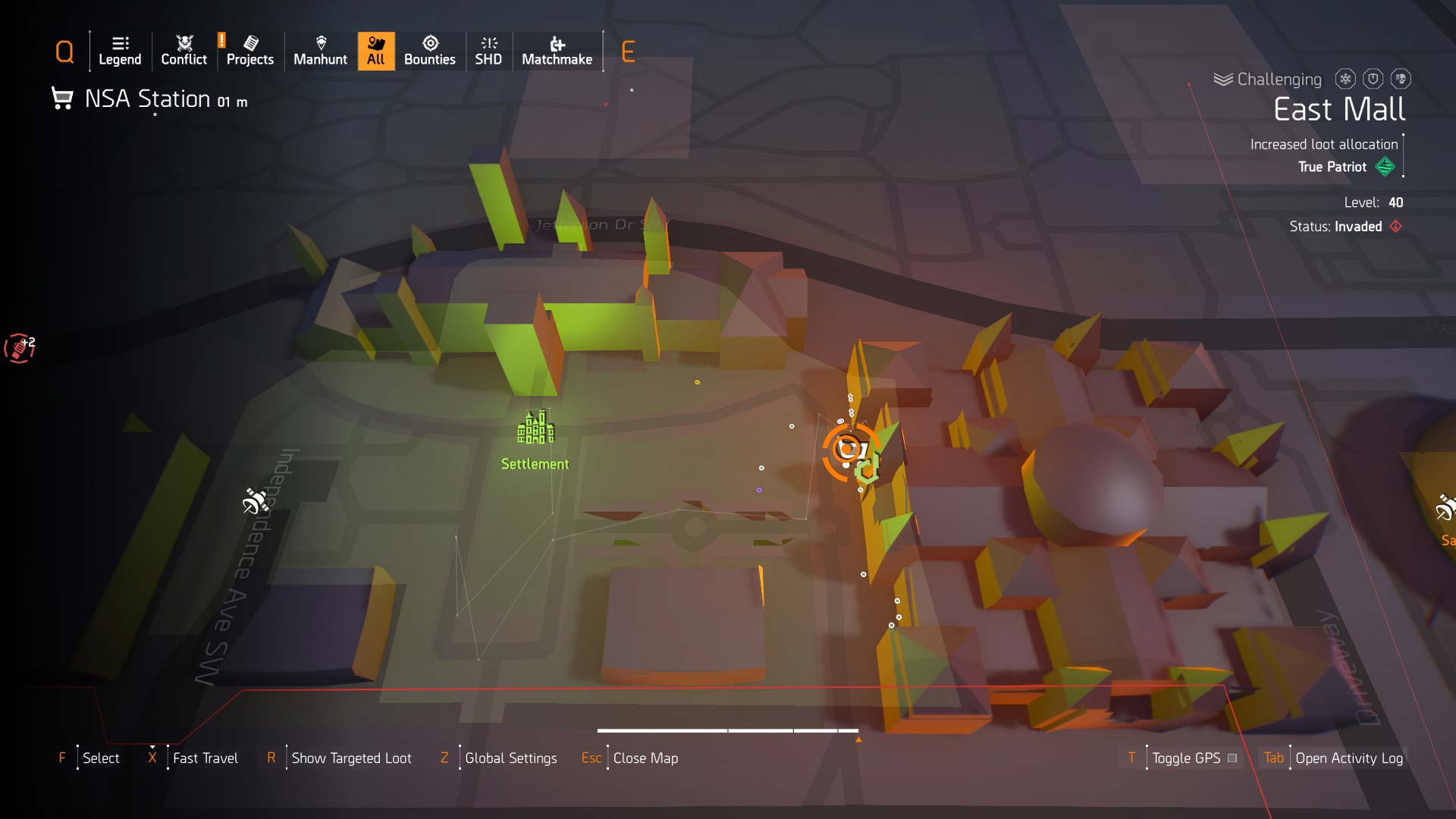Image resolution: width=1456 pixels, height=819 pixels.
Task: Open Global Settings
Action: click(510, 758)
